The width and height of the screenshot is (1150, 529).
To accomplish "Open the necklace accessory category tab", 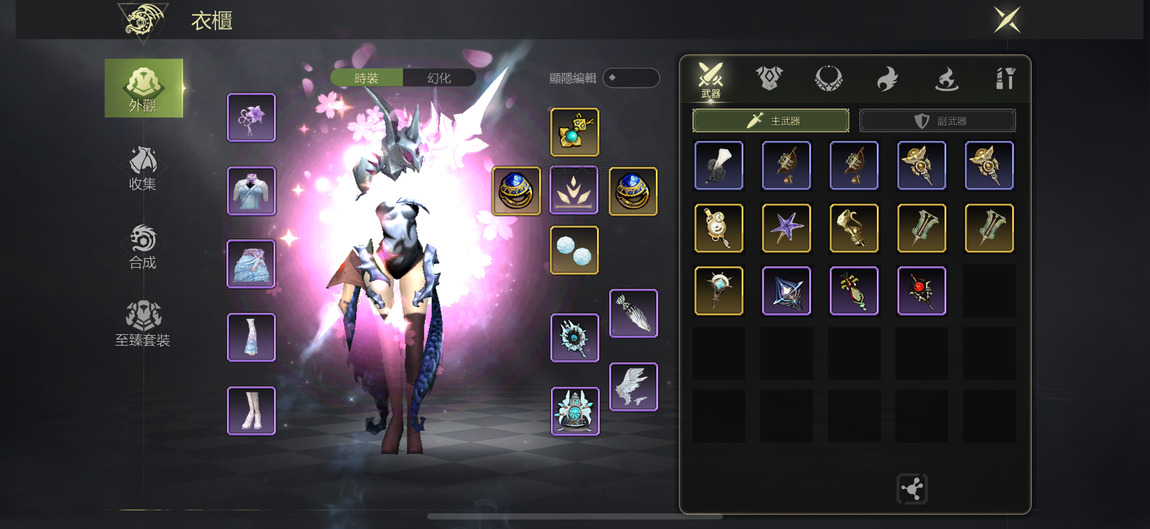I will (828, 78).
